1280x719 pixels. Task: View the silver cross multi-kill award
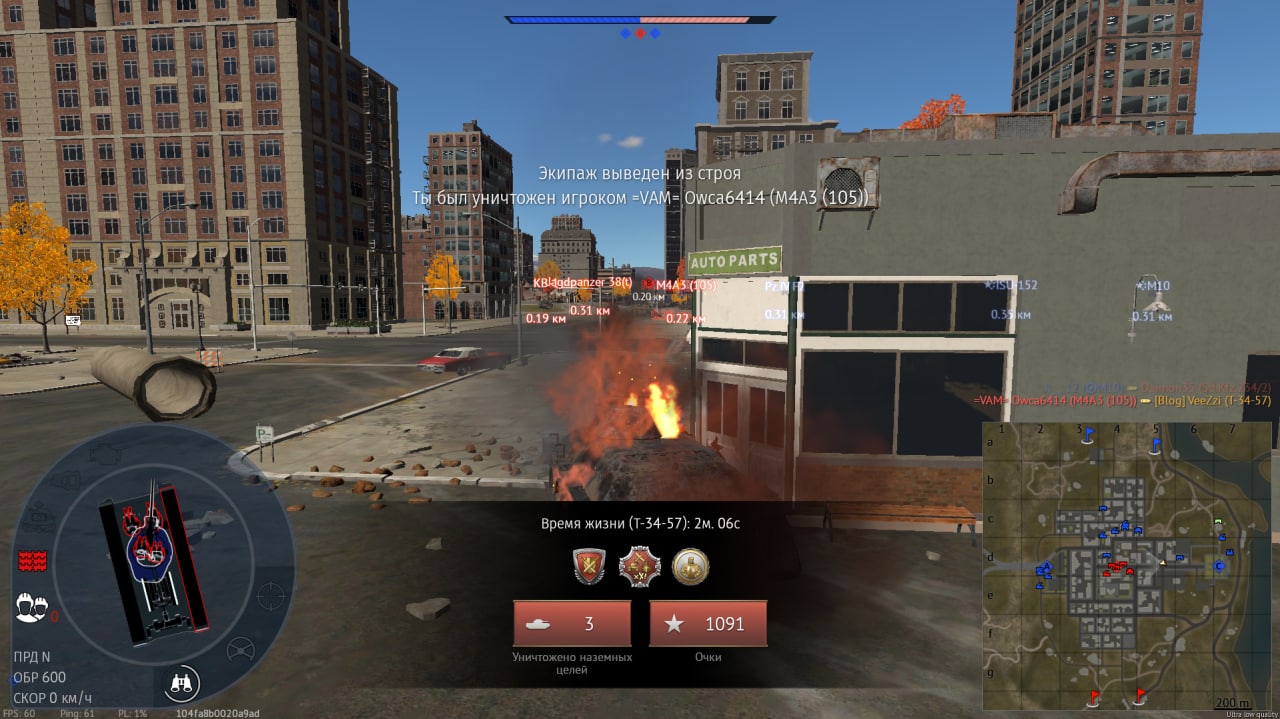[x=640, y=567]
